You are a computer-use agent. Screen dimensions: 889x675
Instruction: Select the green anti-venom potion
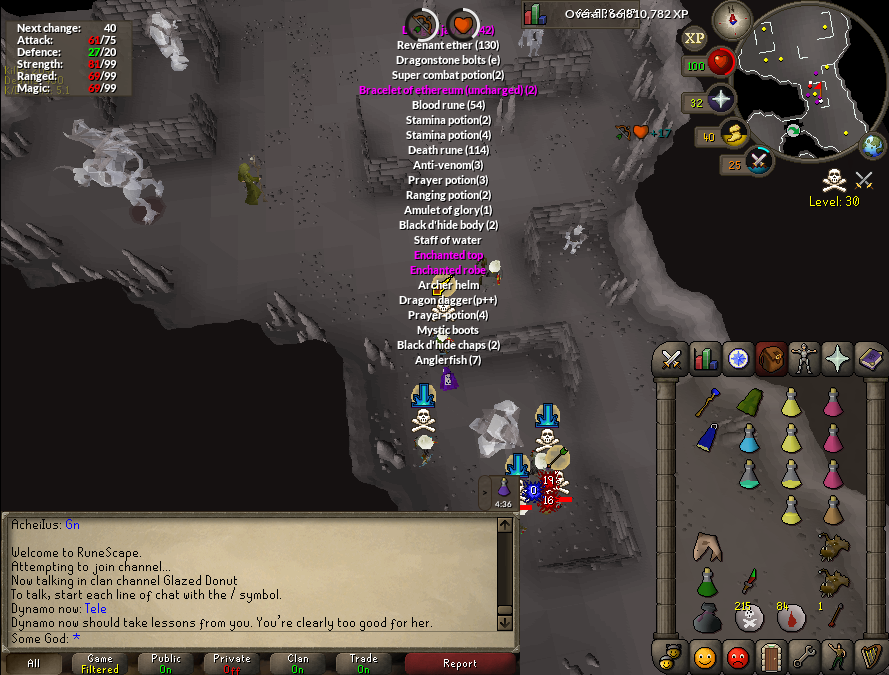pyautogui.click(x=707, y=581)
